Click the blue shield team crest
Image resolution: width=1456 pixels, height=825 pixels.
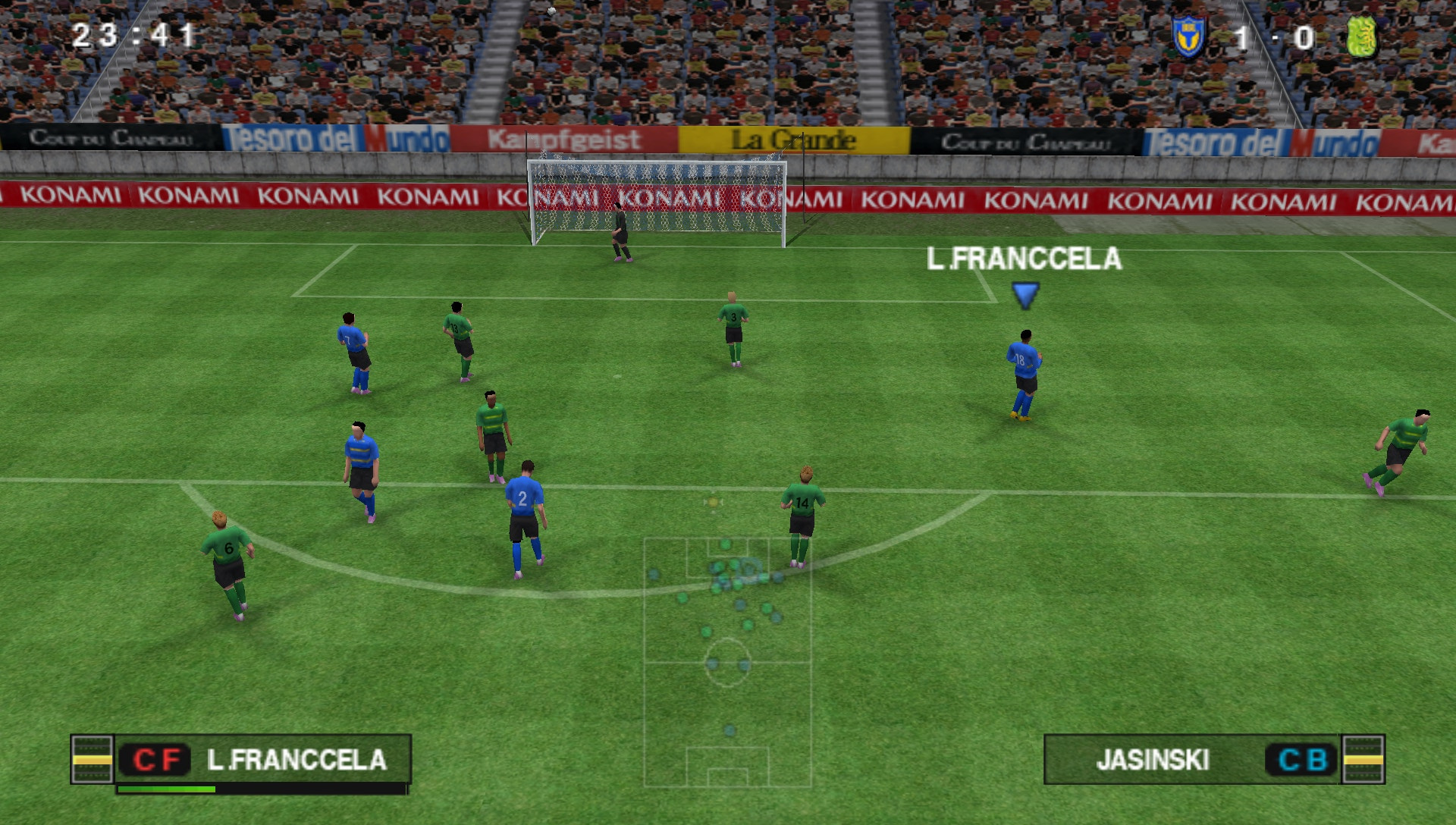[1188, 36]
